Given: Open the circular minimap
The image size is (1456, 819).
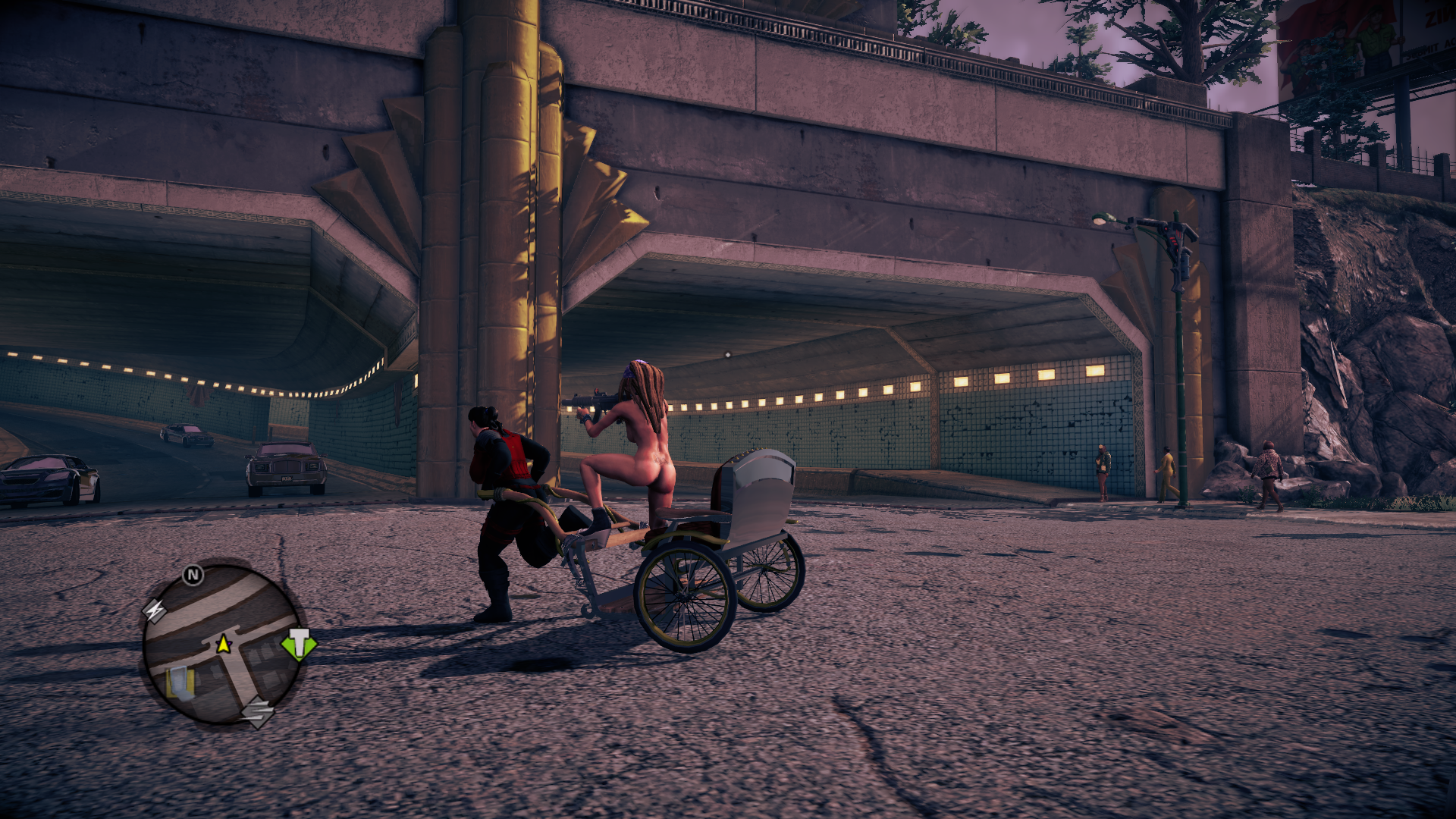Looking at the screenshot, I should pos(222,643).
